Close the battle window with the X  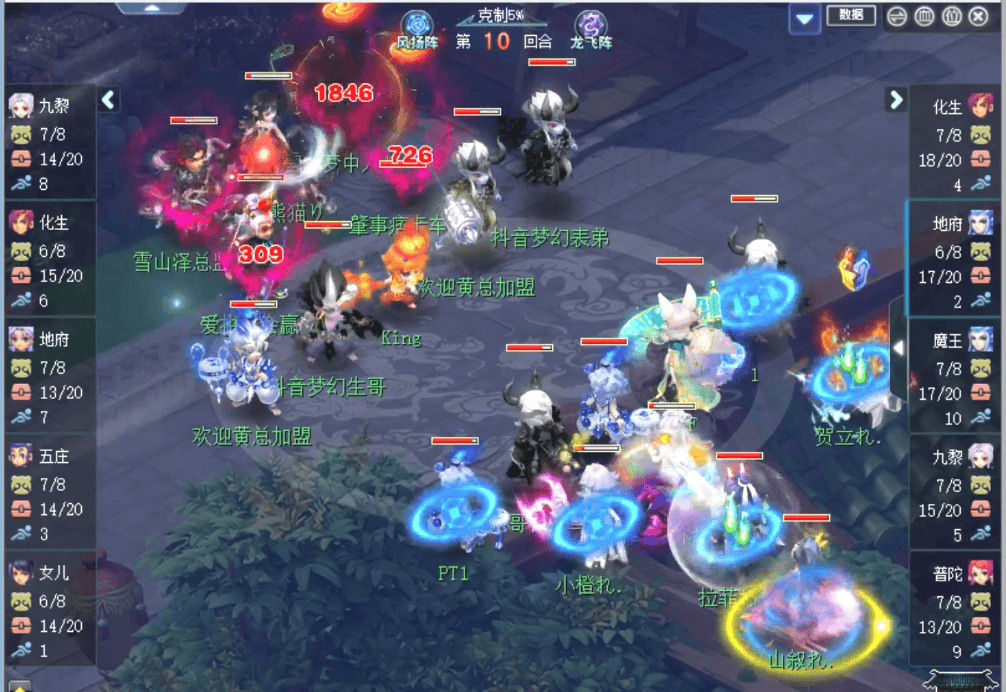977,16
